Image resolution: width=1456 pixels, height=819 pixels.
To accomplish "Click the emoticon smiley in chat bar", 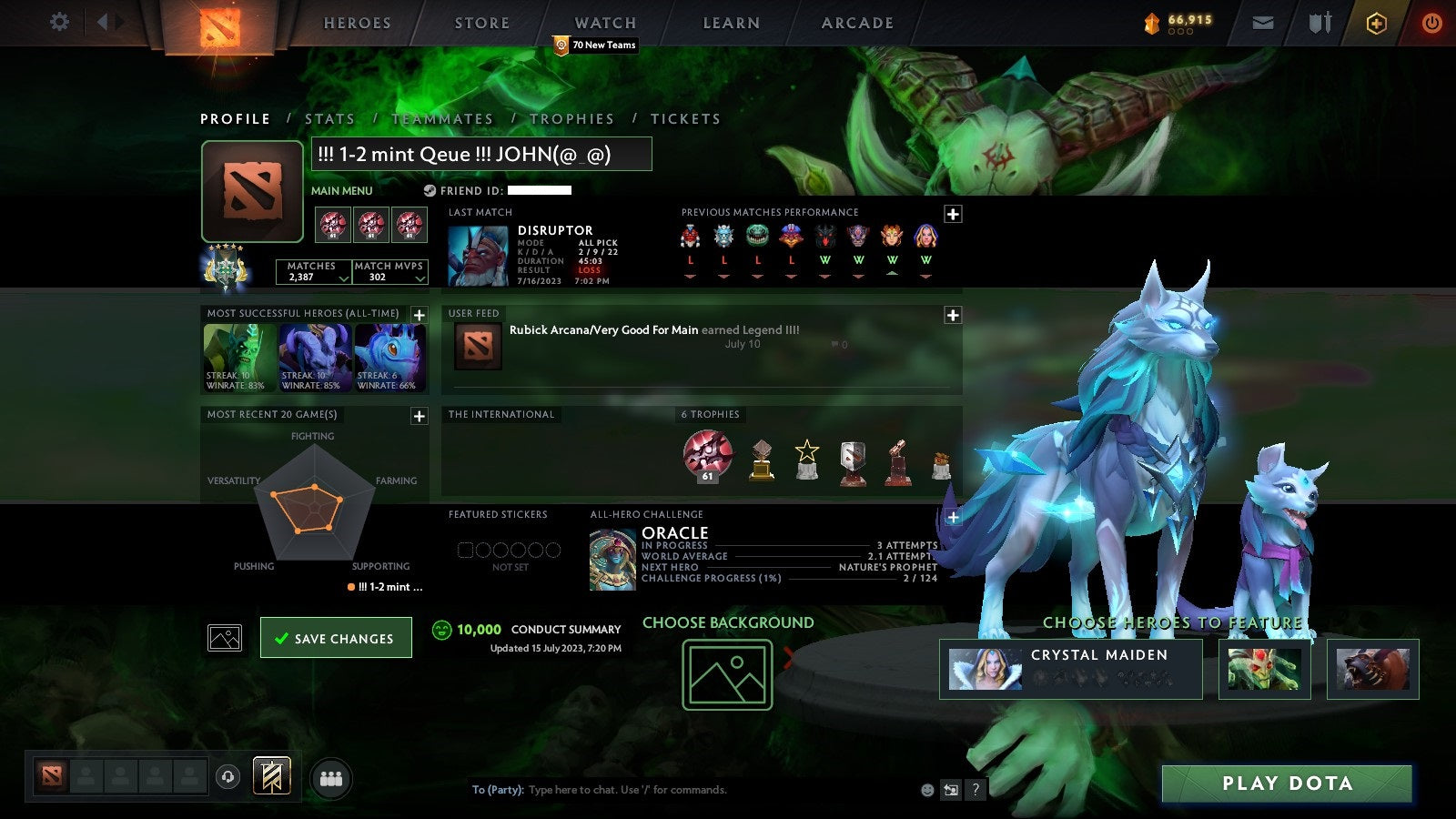I will pyautogui.click(x=925, y=790).
